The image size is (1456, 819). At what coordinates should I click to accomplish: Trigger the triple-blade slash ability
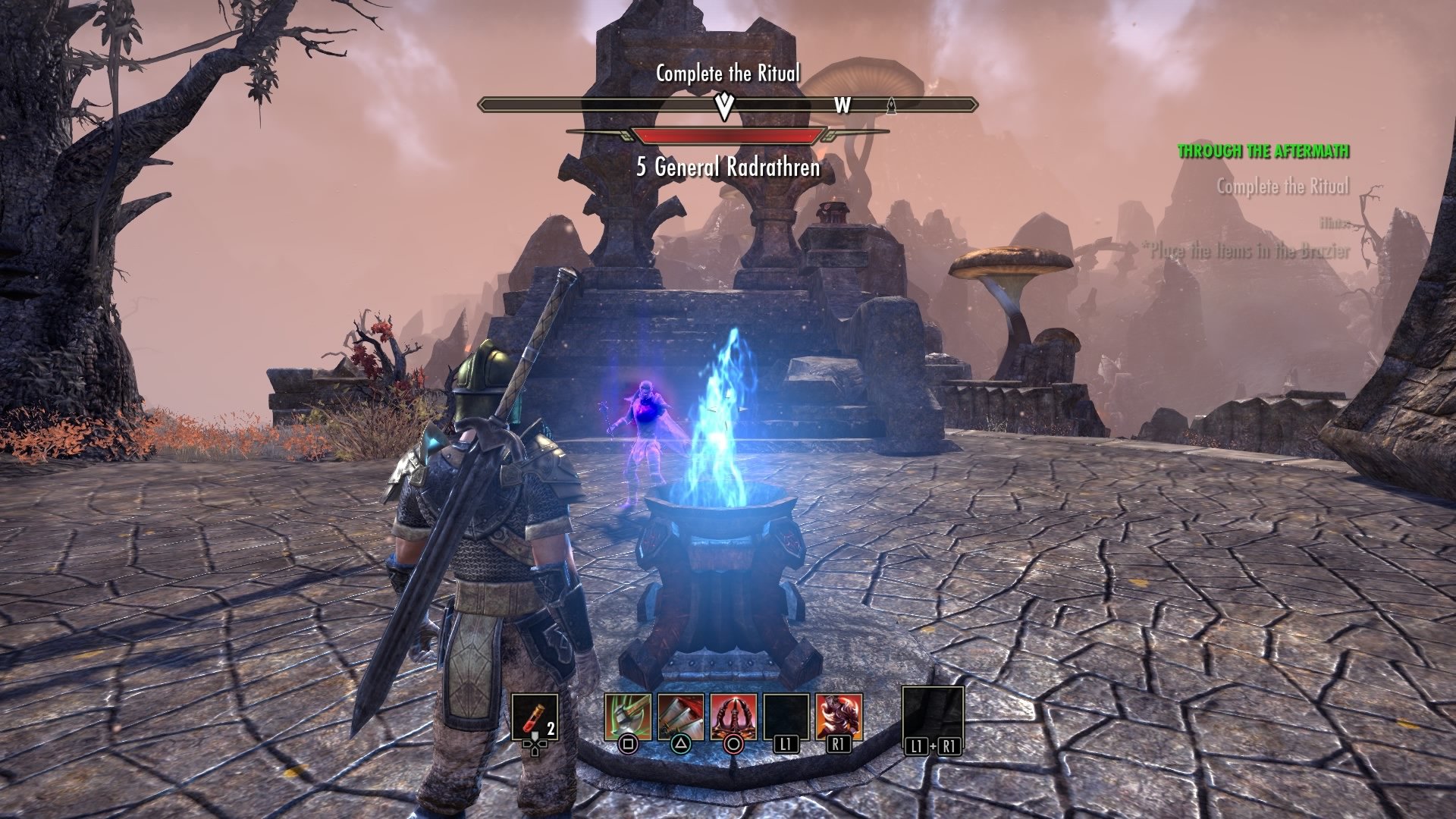(x=680, y=717)
